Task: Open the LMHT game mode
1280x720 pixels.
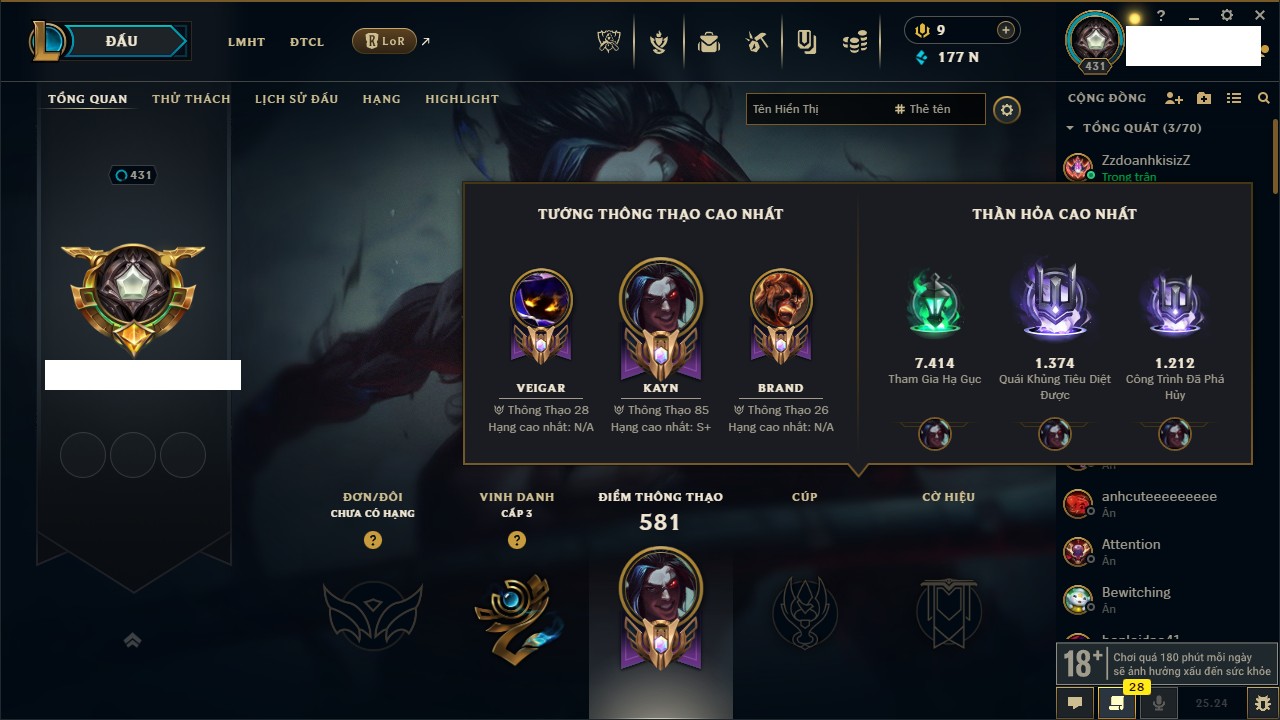Action: (246, 42)
